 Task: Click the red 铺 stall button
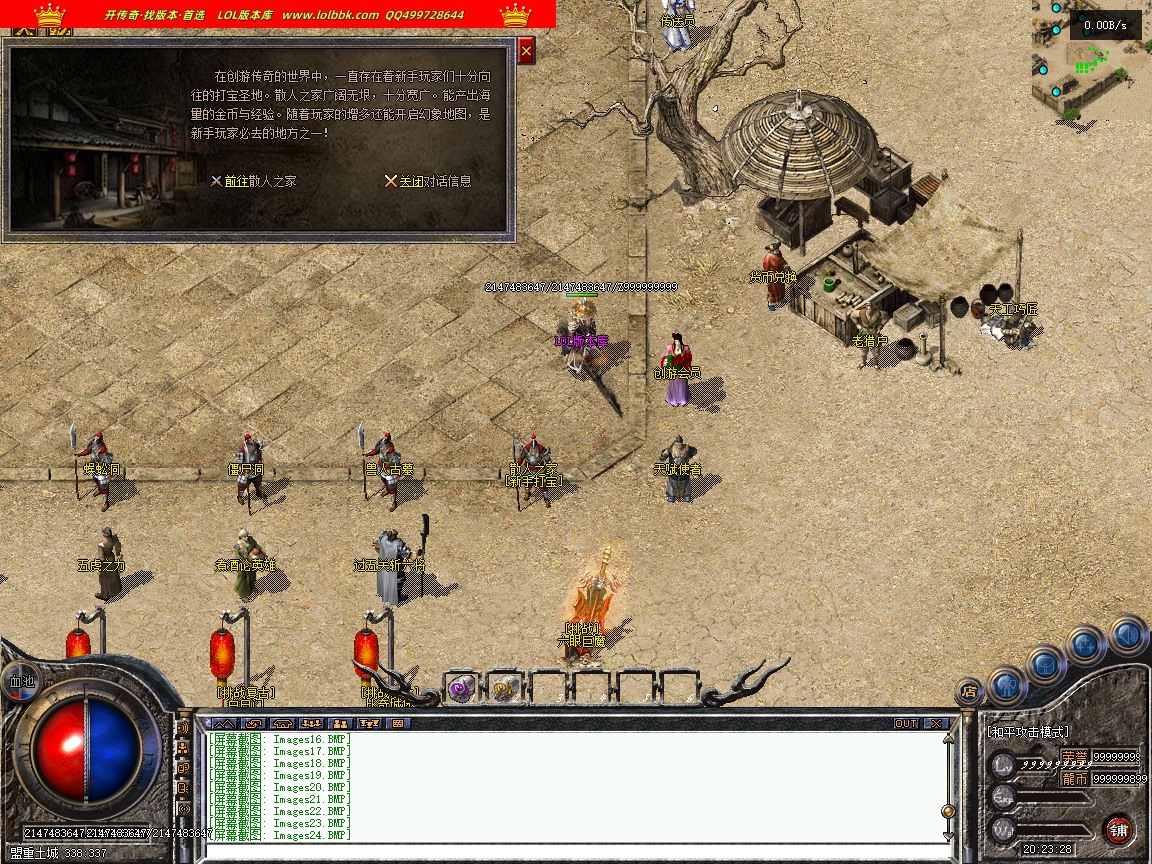[x=1118, y=829]
